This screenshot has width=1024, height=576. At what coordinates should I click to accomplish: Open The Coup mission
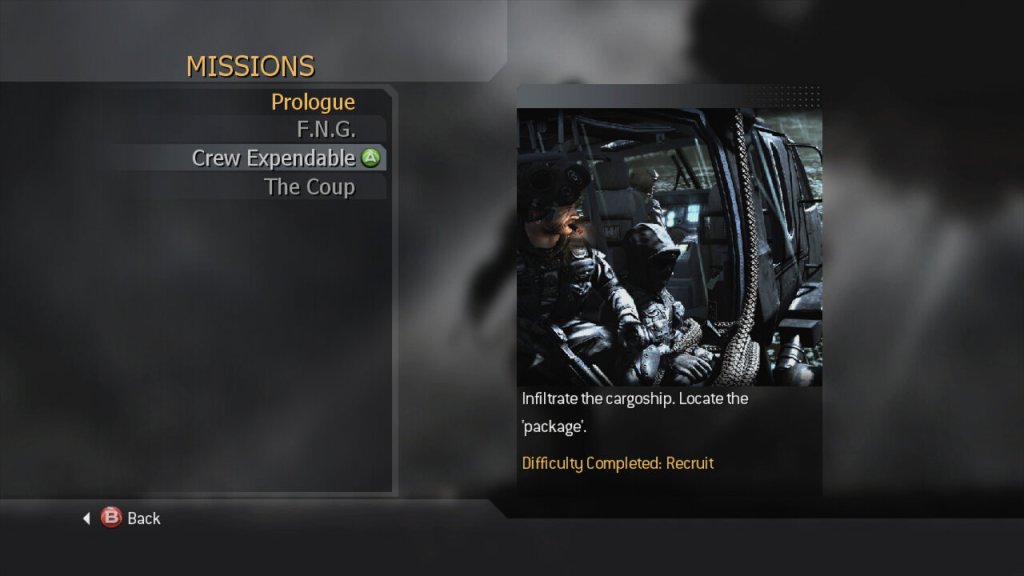tap(309, 187)
